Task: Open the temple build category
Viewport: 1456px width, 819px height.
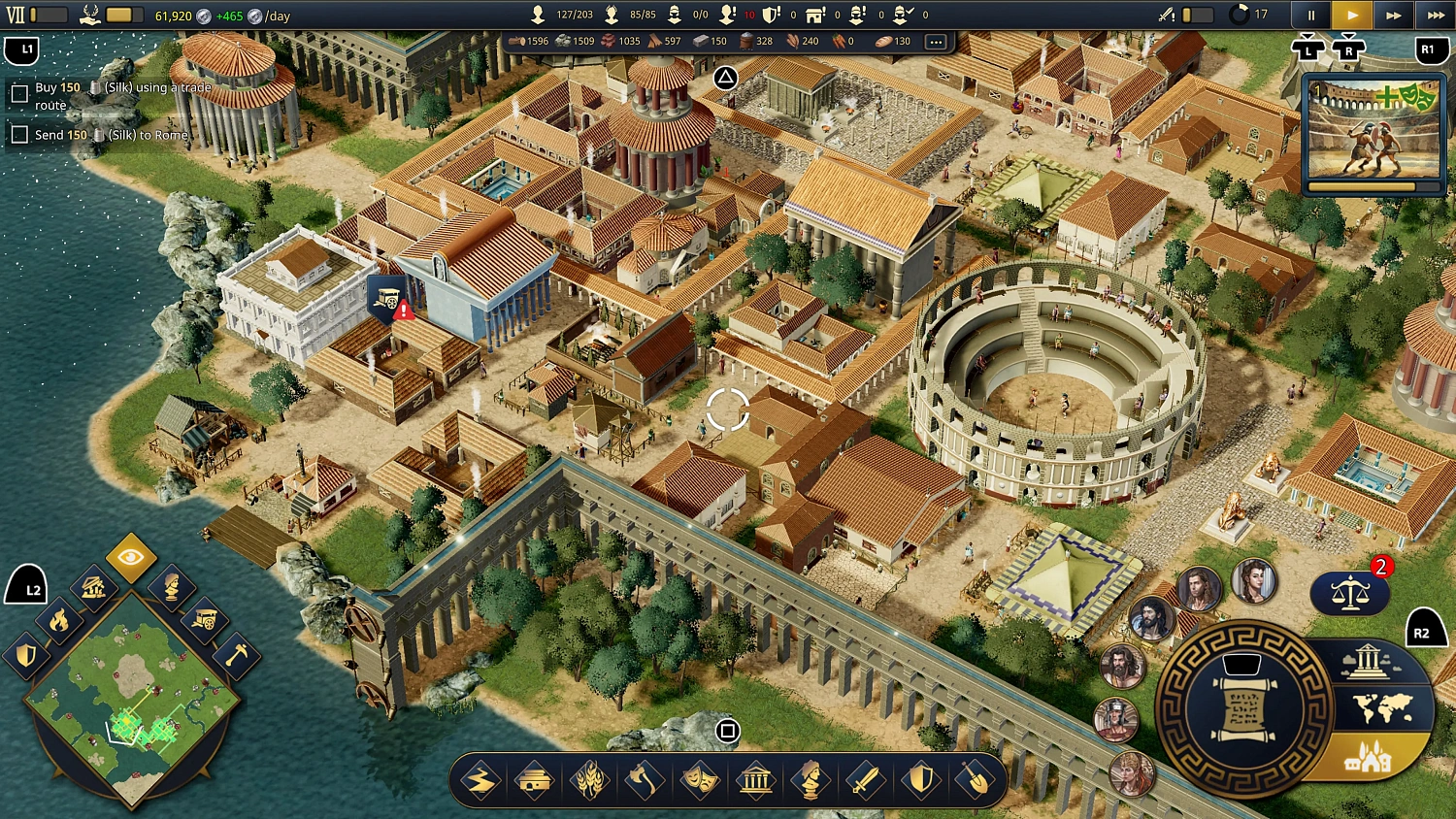Action: (x=757, y=780)
